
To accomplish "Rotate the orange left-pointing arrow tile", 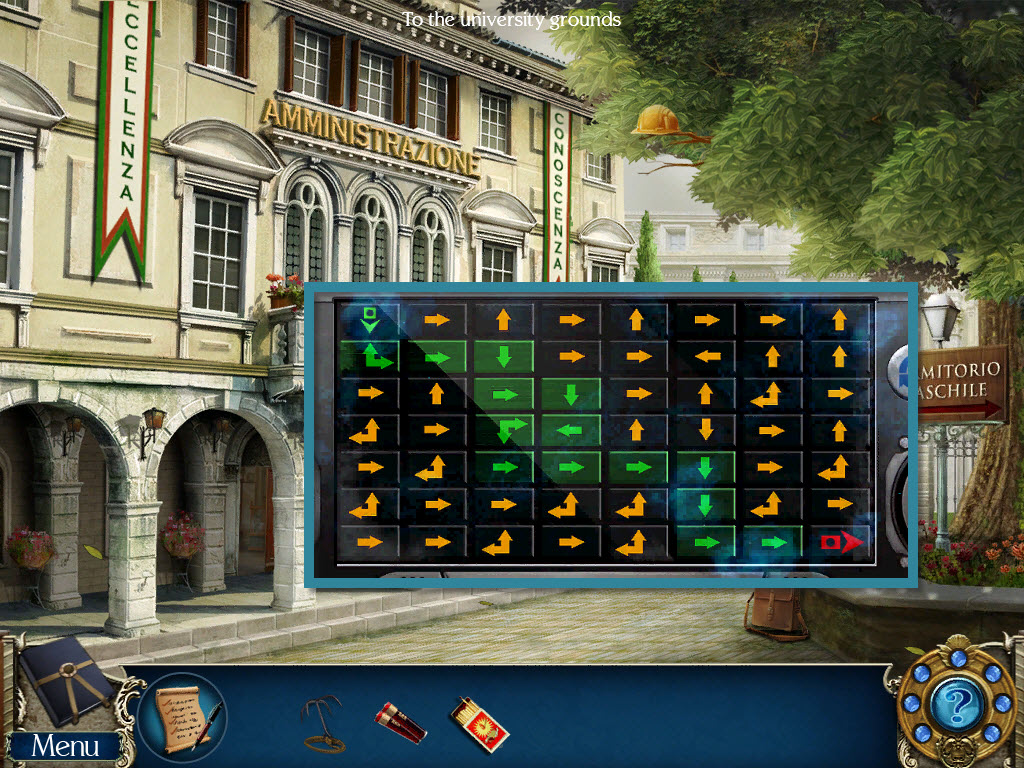I will [705, 356].
